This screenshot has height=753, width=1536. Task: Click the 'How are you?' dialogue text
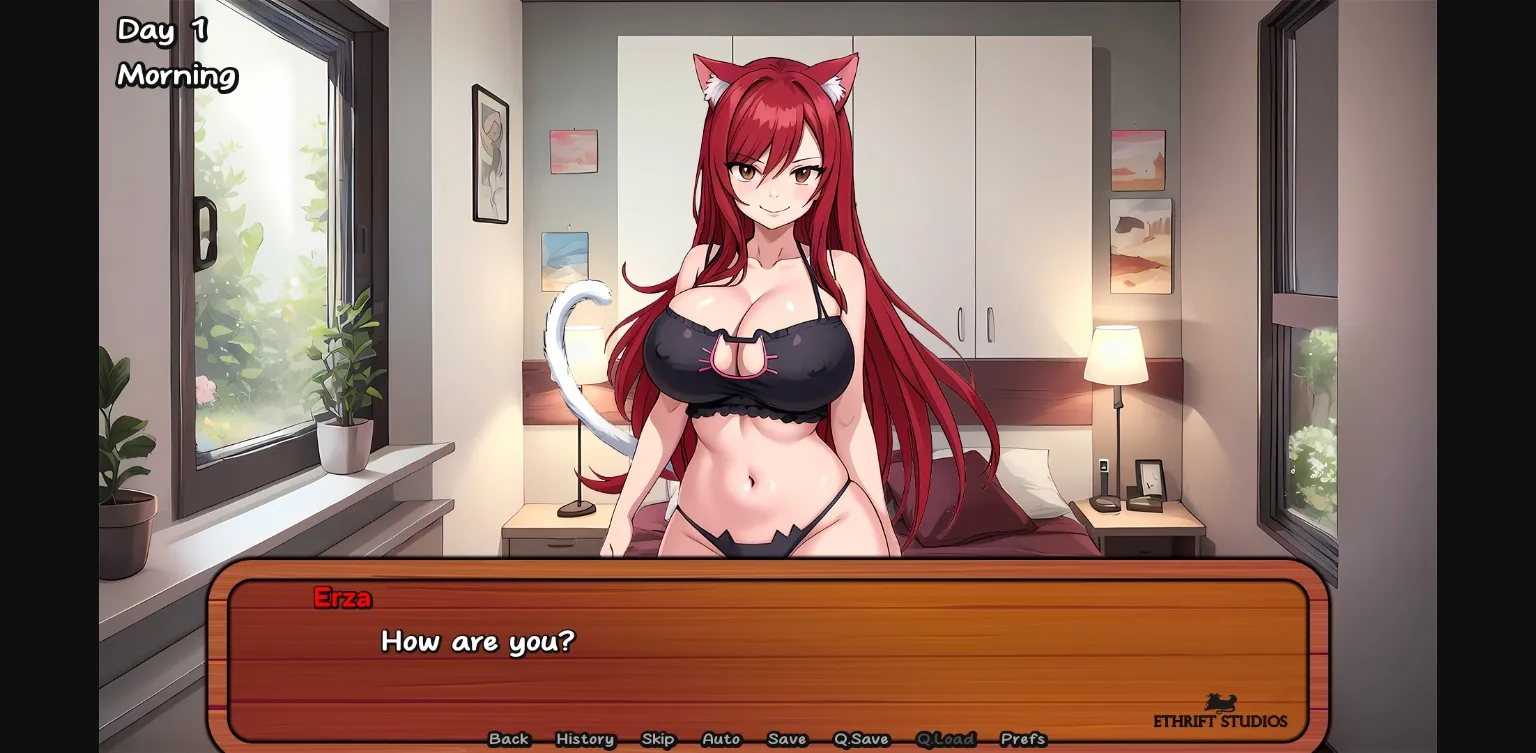click(478, 642)
